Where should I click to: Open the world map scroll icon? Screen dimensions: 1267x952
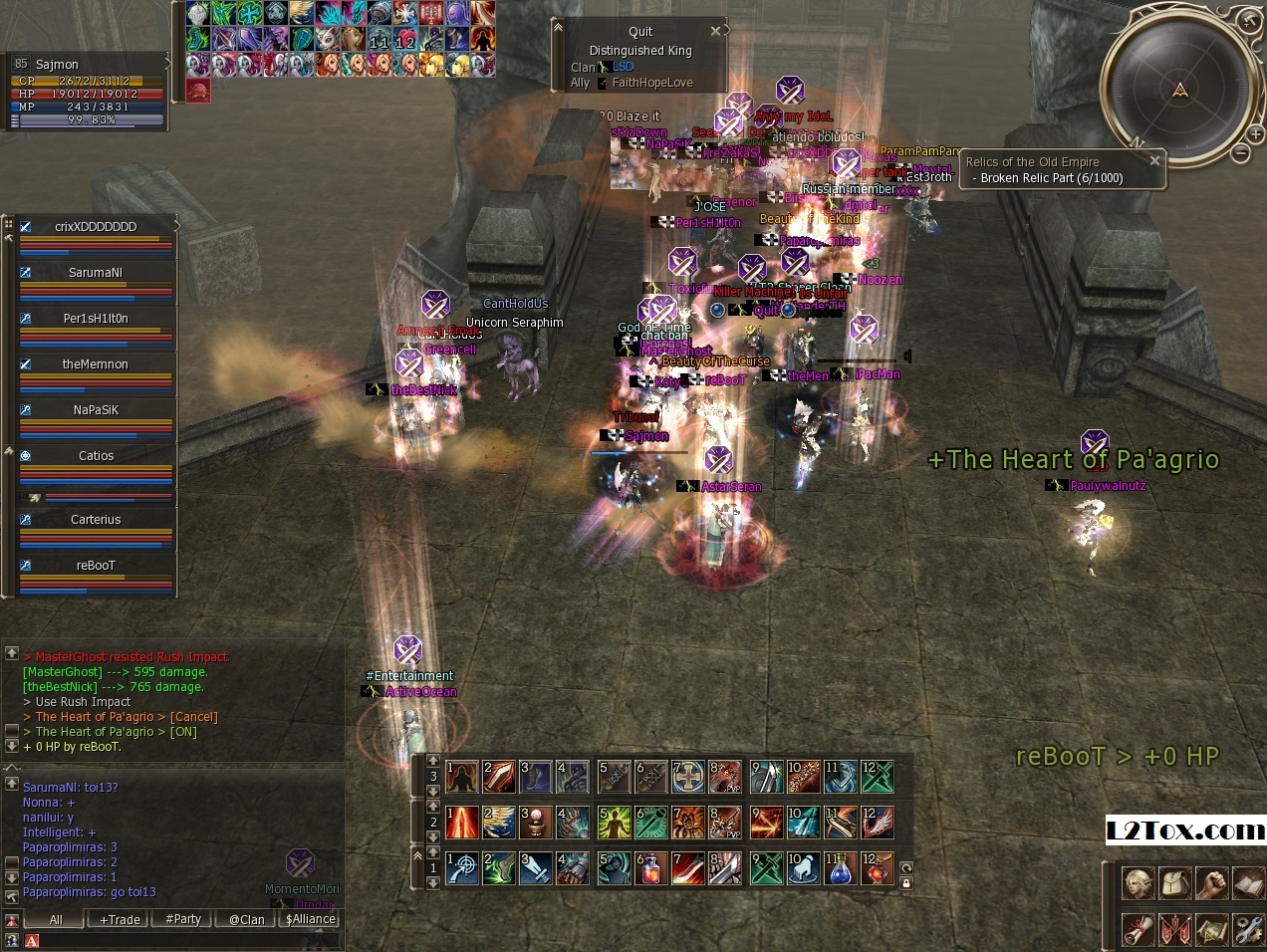pyautogui.click(x=1211, y=929)
